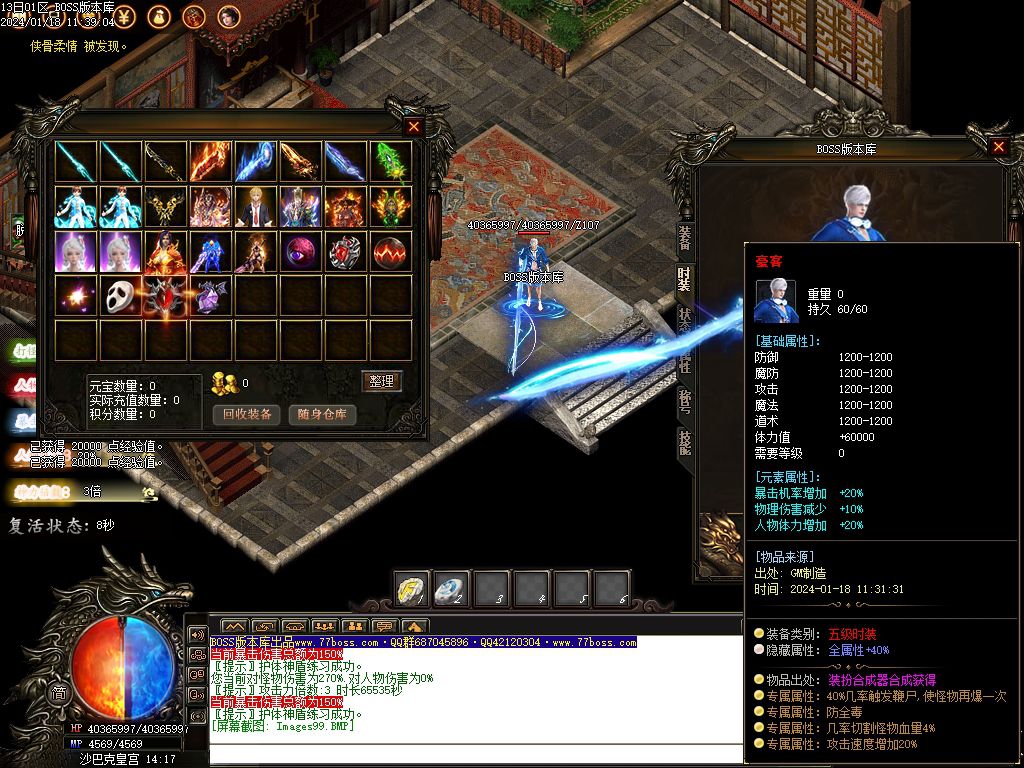The height and width of the screenshot is (768, 1024).
Task: Close the BOSS版本库 character panel
Action: [998, 147]
